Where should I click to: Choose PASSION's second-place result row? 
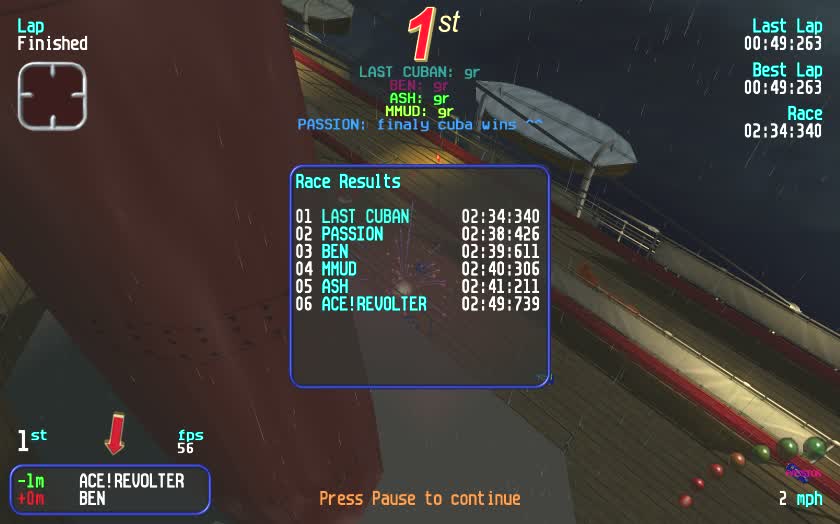click(x=417, y=234)
